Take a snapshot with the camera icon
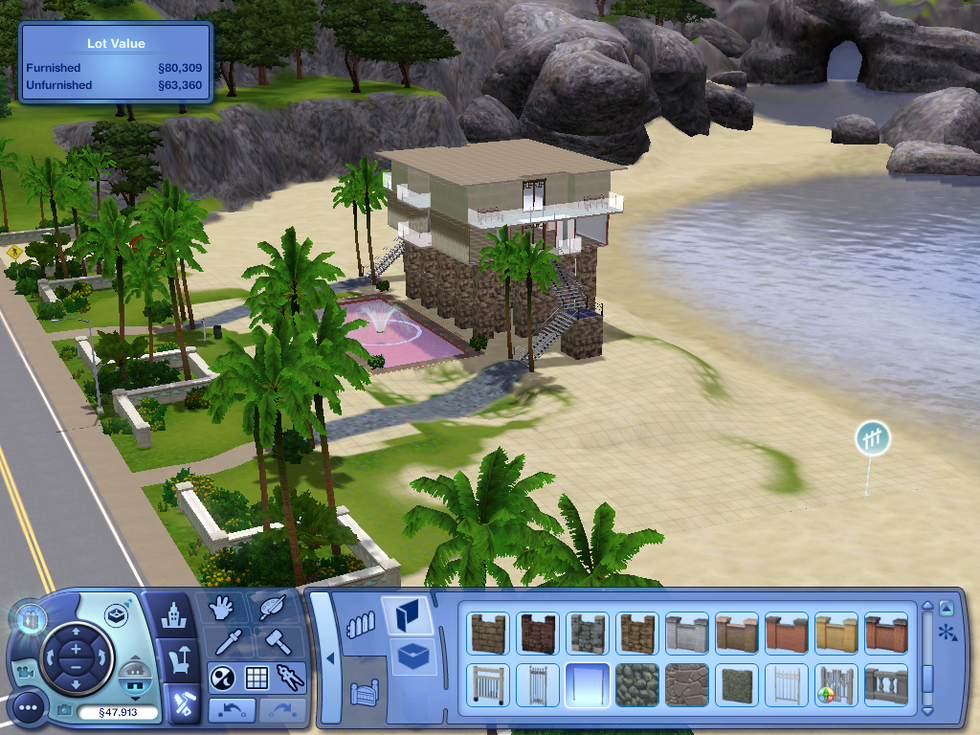The height and width of the screenshot is (735, 980). (x=66, y=711)
